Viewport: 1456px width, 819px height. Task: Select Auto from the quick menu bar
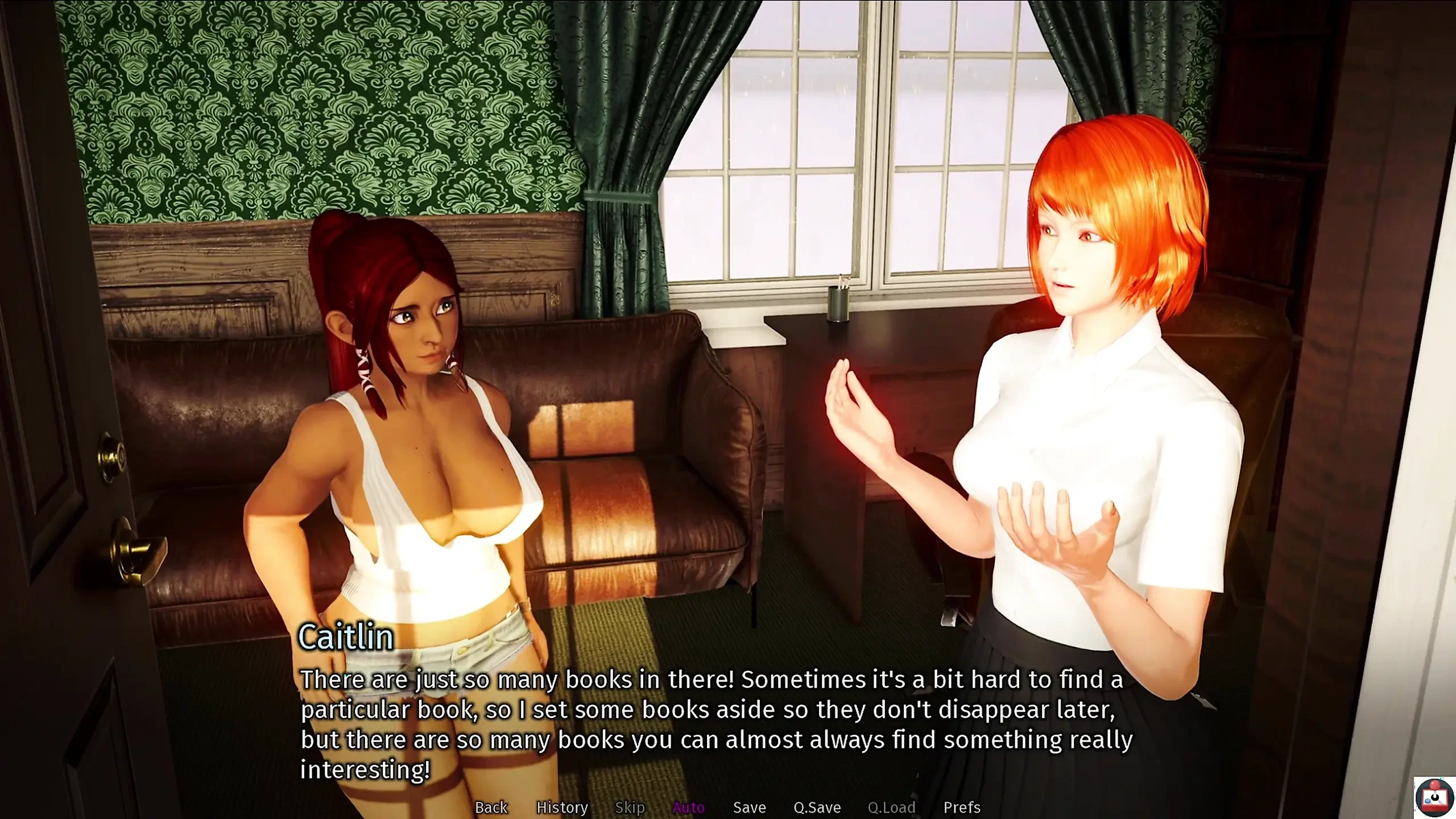[689, 807]
